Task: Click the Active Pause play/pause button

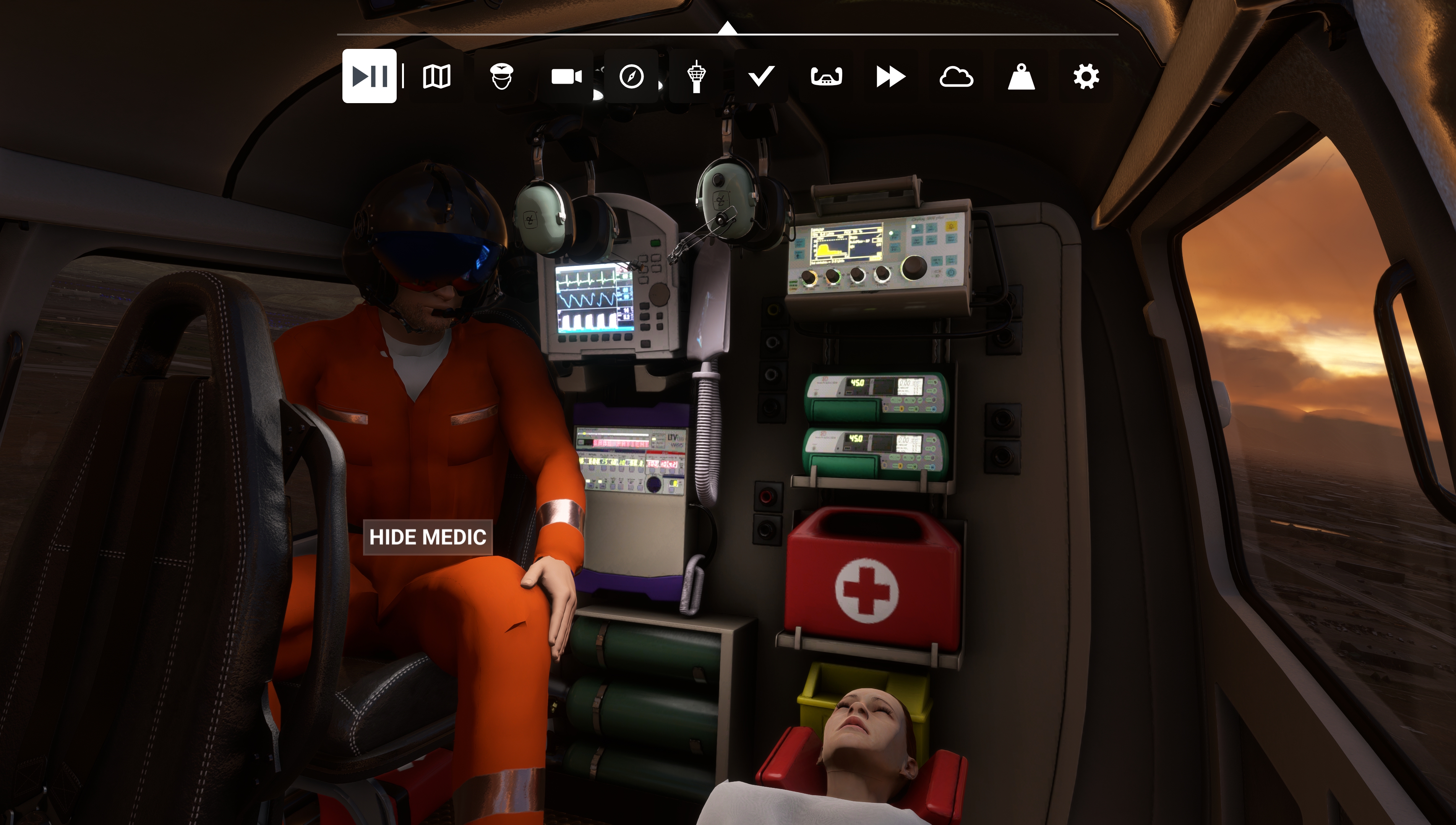Action: point(369,76)
